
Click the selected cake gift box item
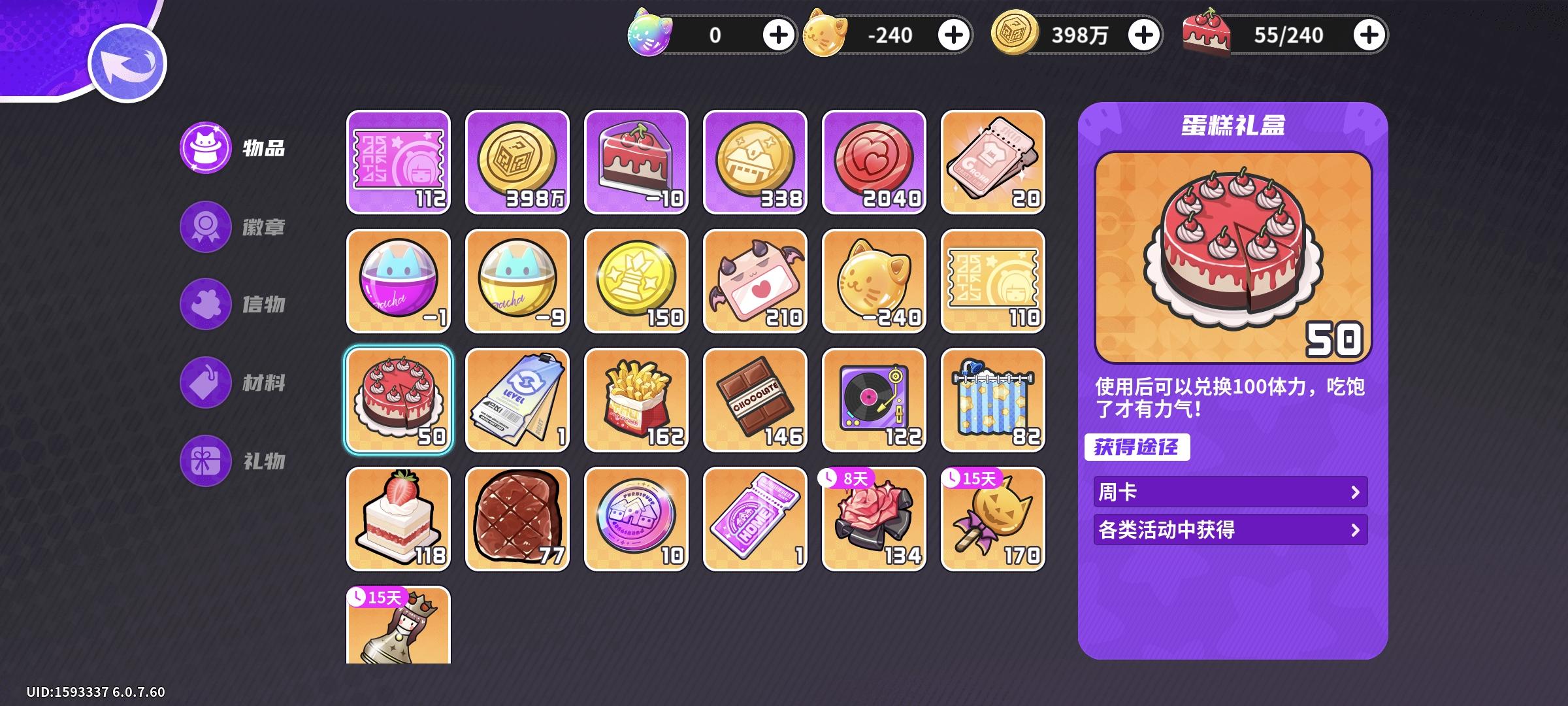pos(397,399)
